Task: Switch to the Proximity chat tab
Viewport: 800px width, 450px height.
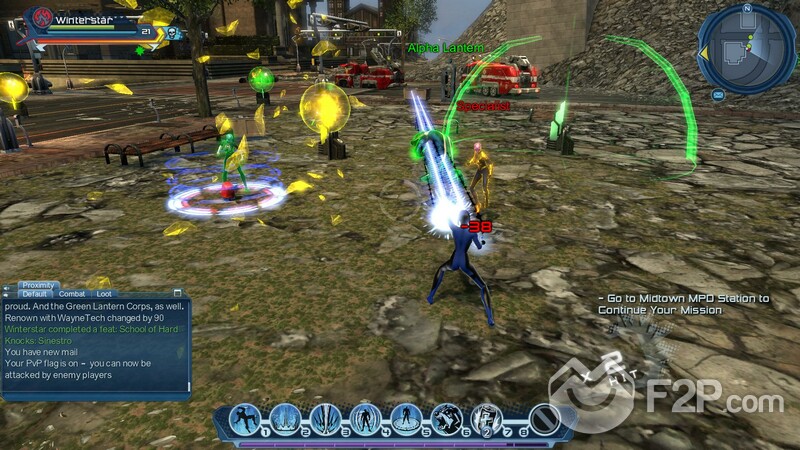Action: coord(38,285)
